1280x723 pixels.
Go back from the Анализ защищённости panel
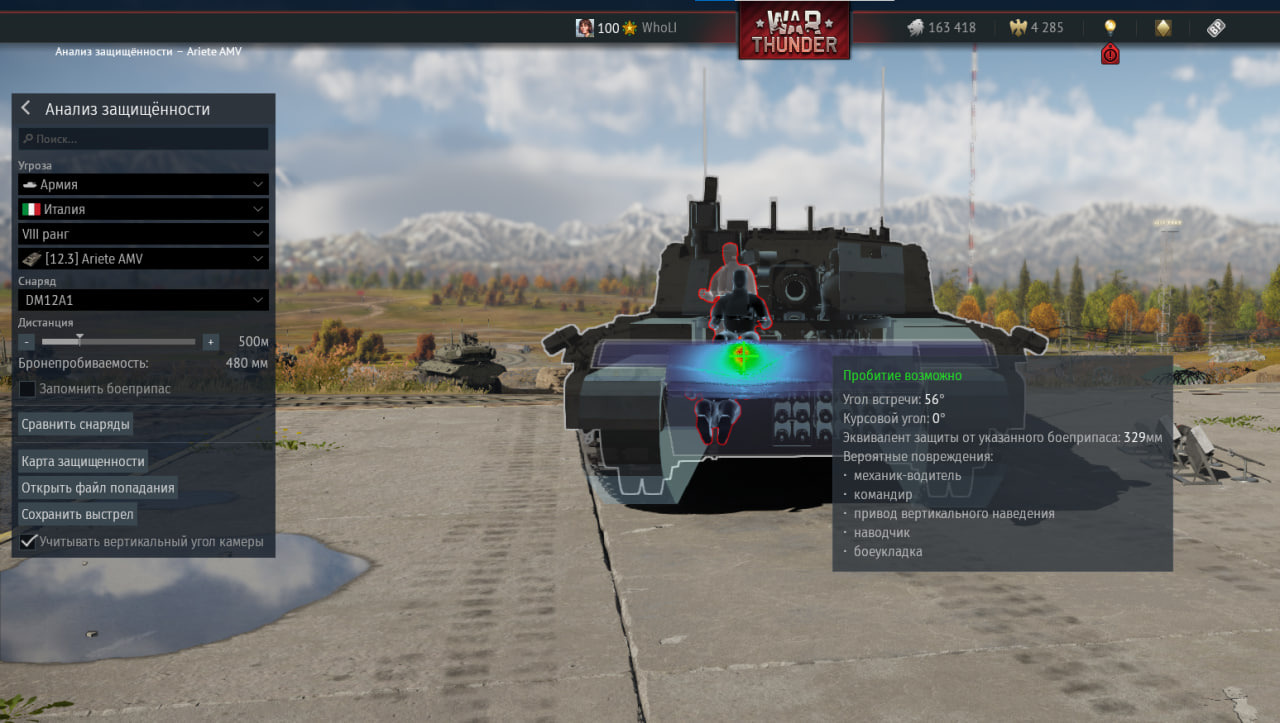[26, 109]
